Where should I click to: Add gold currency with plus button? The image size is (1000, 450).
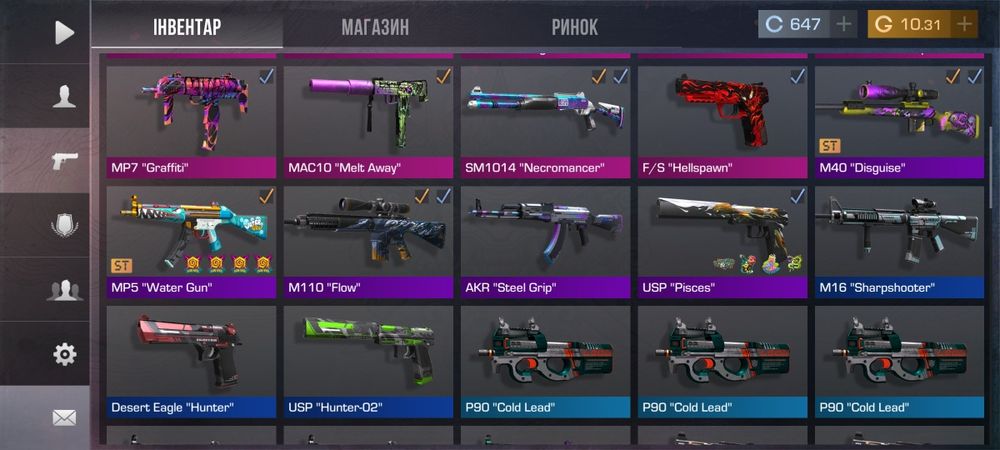tap(964, 24)
